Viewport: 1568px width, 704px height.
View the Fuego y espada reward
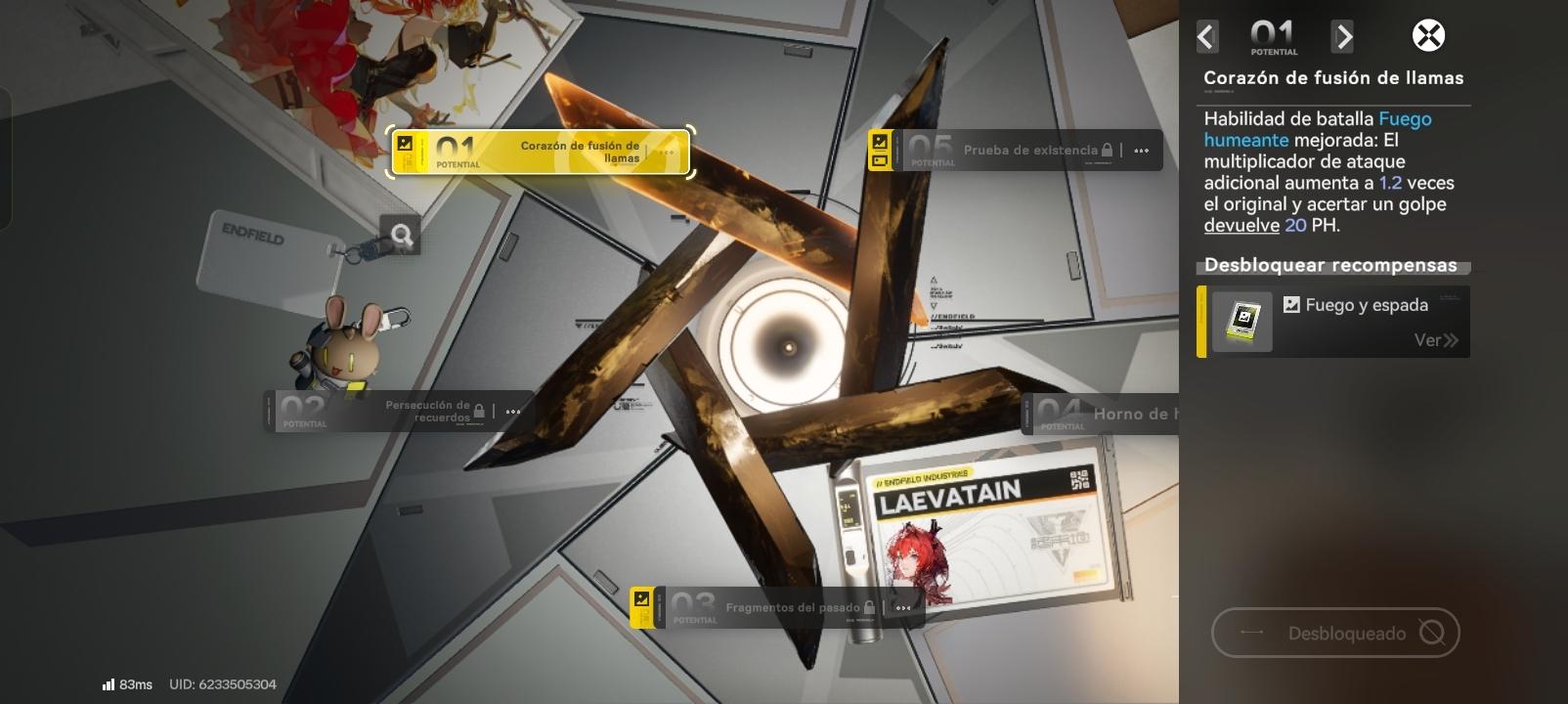(1435, 340)
